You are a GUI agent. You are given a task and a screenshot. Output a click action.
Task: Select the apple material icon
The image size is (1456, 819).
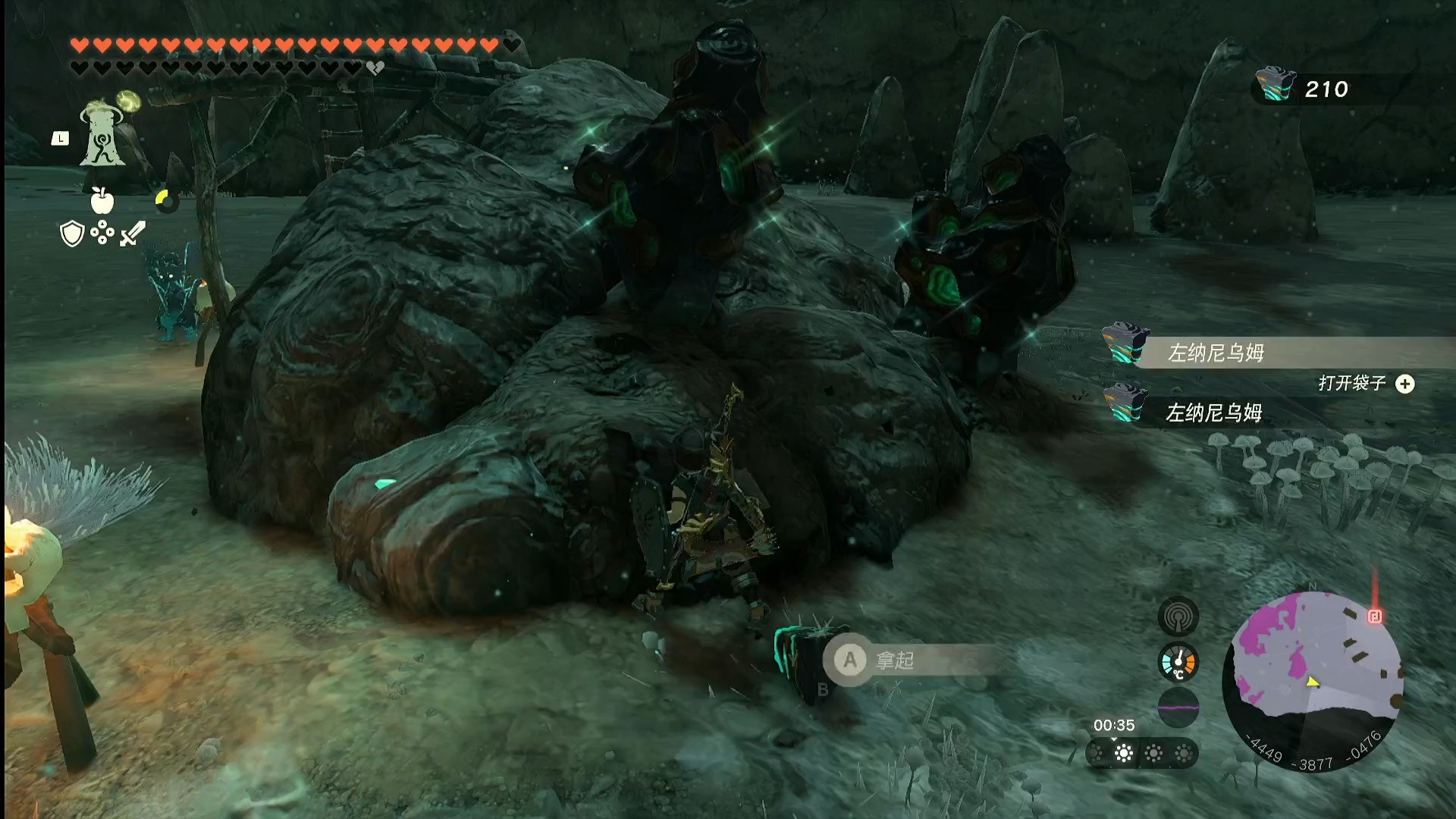click(102, 200)
